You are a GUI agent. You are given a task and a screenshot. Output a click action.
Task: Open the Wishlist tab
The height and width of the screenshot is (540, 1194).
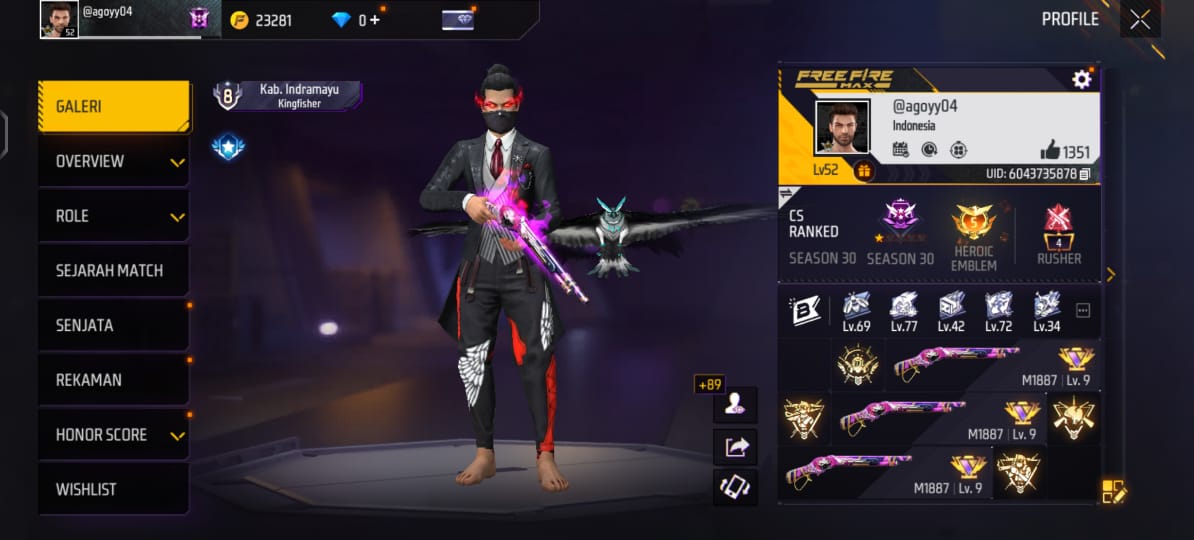point(114,489)
